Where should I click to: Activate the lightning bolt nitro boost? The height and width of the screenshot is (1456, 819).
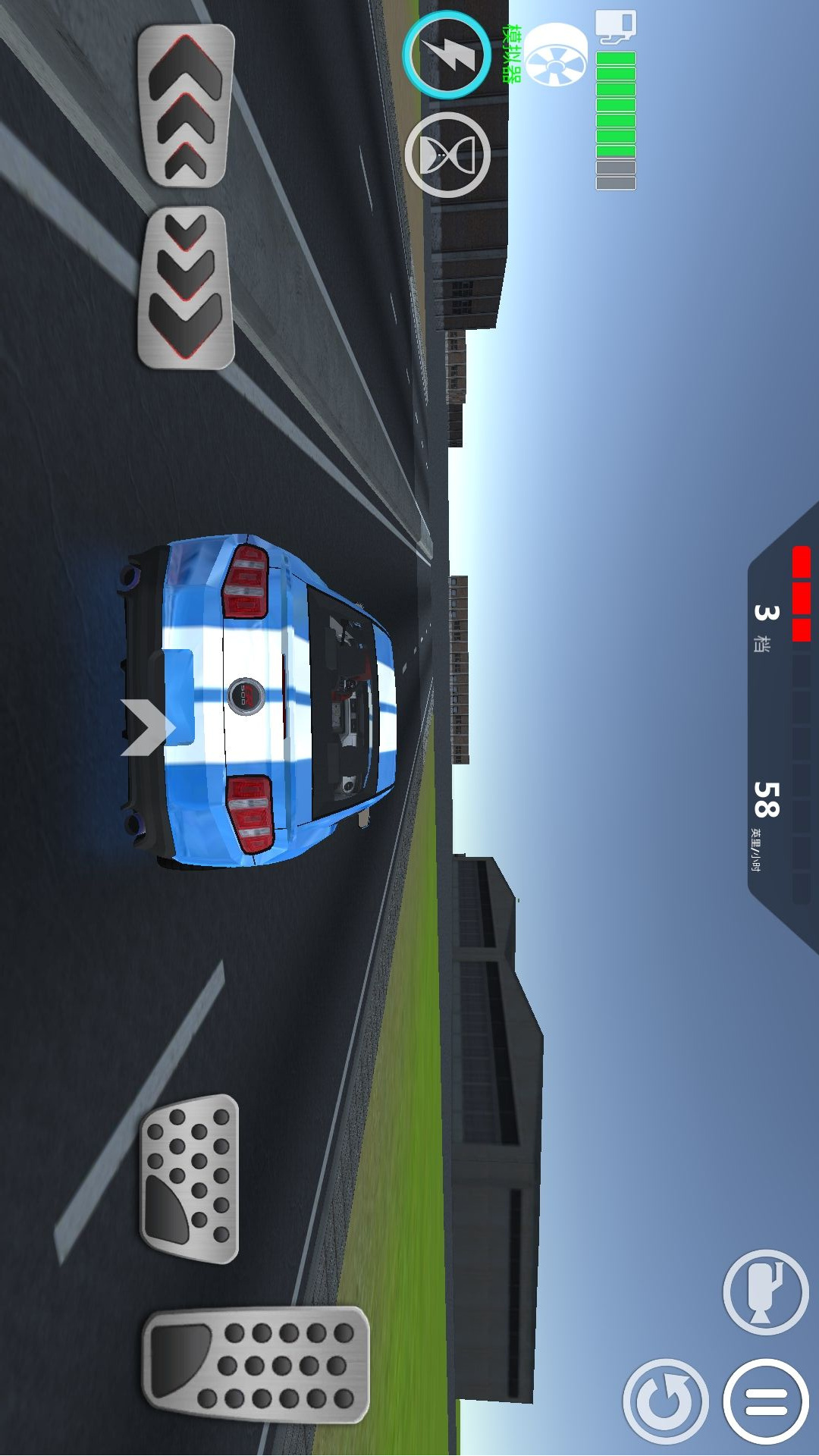[x=447, y=55]
